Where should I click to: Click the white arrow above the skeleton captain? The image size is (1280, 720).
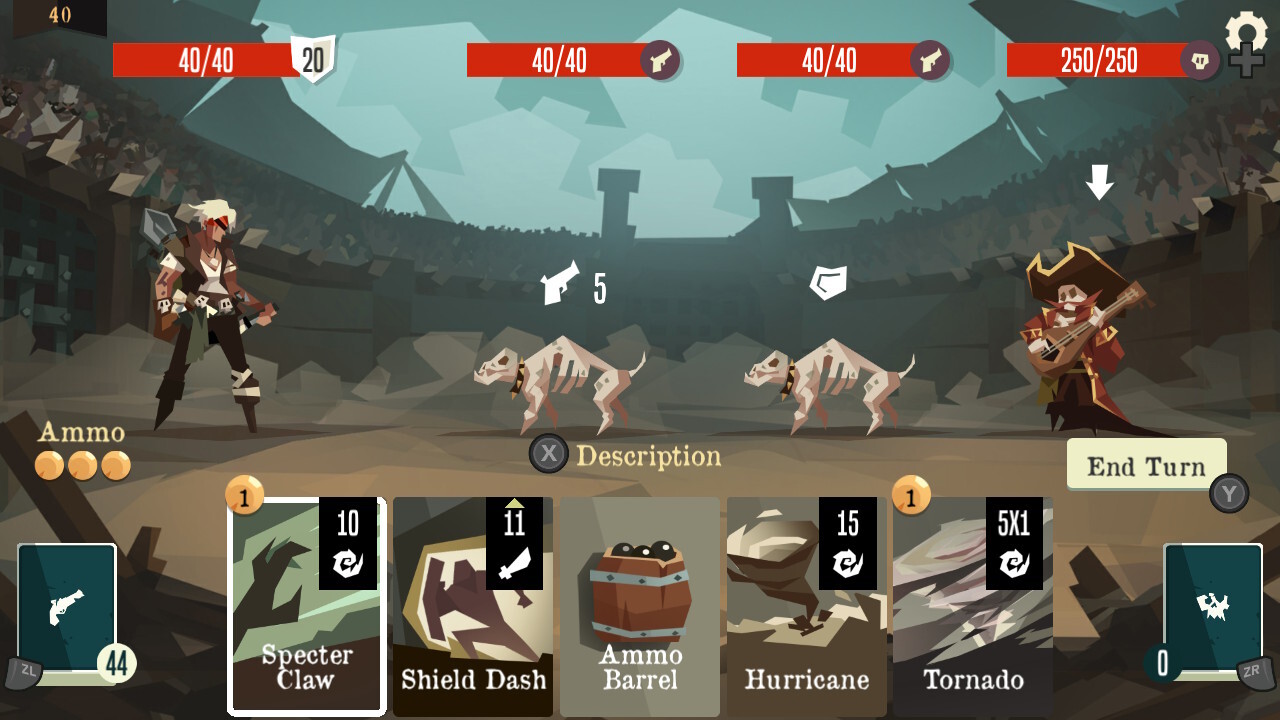[x=1100, y=184]
